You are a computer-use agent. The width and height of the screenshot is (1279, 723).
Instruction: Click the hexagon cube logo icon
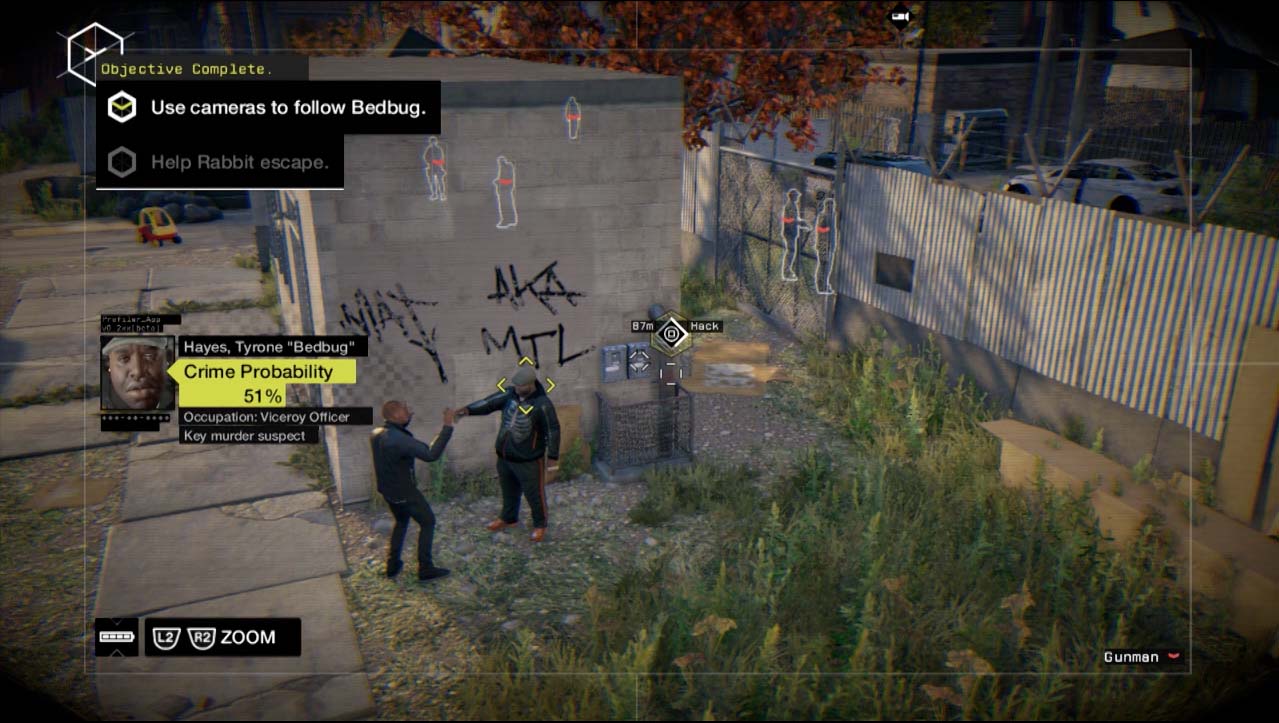pyautogui.click(x=93, y=53)
